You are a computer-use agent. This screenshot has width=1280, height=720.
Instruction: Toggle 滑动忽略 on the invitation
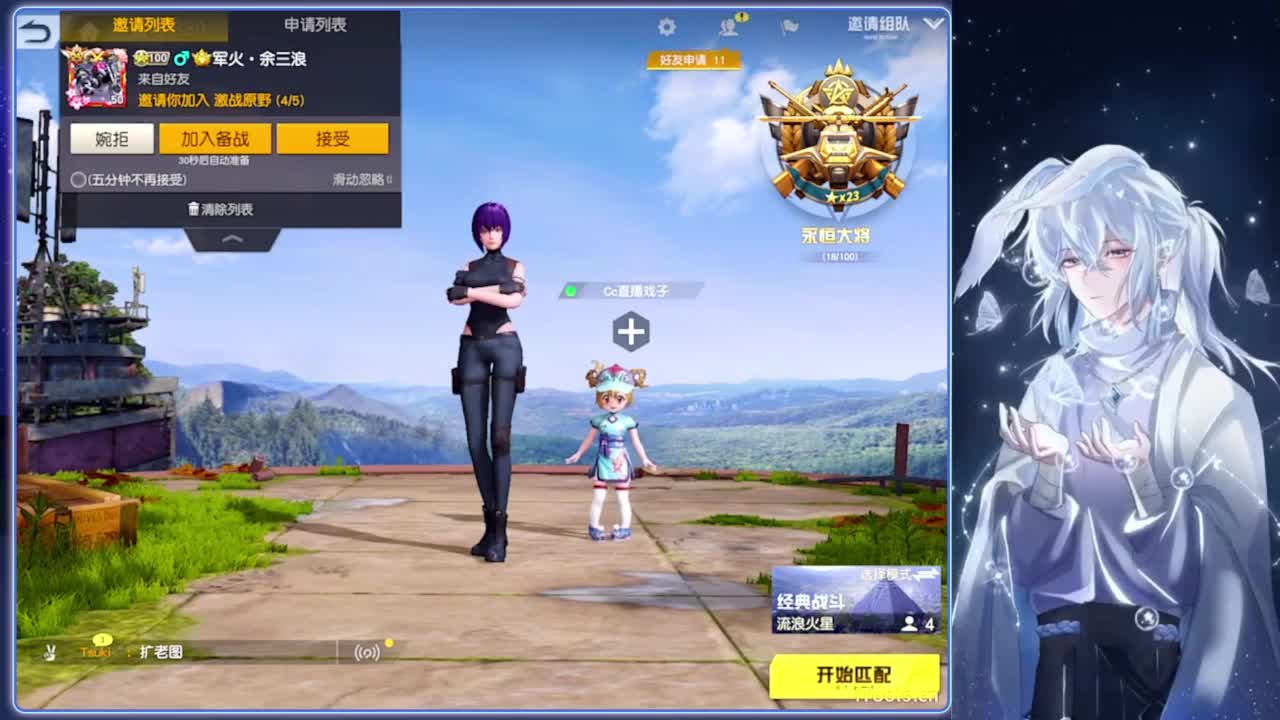(x=361, y=178)
